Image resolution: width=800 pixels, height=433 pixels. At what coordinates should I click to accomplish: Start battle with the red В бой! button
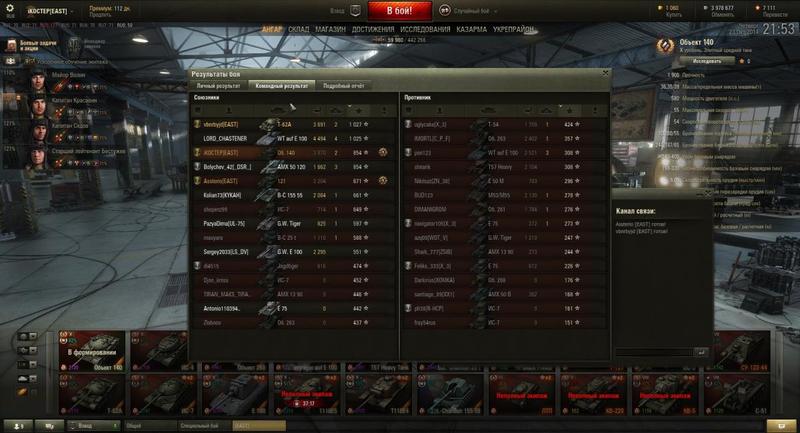click(400, 11)
